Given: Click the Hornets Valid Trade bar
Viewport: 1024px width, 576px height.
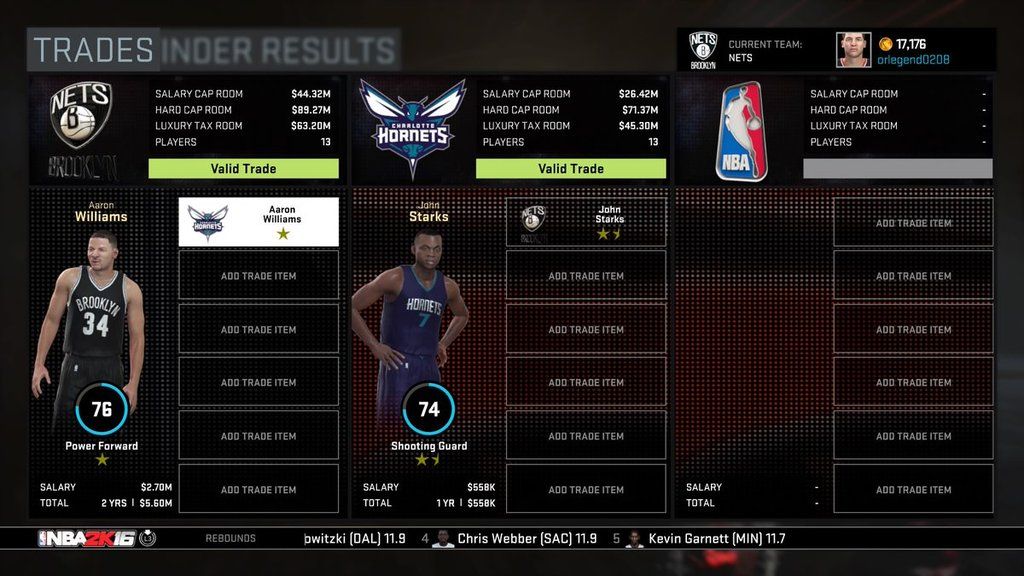Looking at the screenshot, I should tap(570, 169).
